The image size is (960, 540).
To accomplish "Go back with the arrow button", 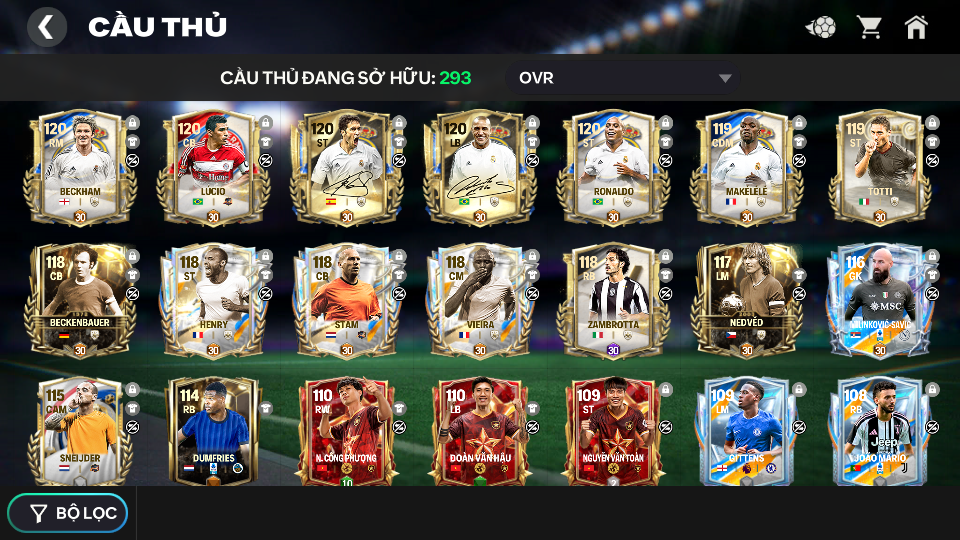I will tap(46, 27).
